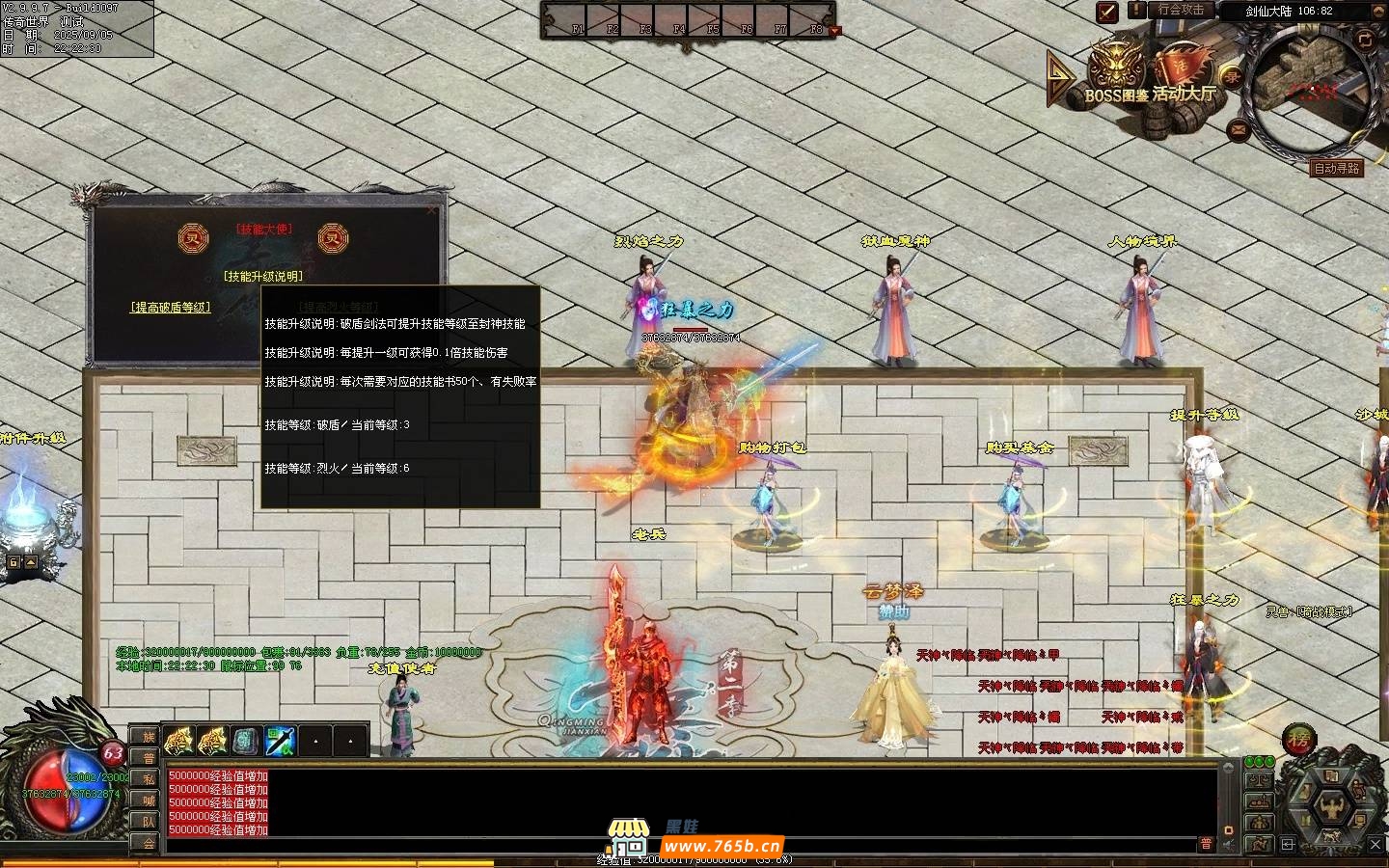The height and width of the screenshot is (868, 1389).
Task: Click the 自动寻路 auto-pathfinding button
Action: pyautogui.click(x=1337, y=168)
